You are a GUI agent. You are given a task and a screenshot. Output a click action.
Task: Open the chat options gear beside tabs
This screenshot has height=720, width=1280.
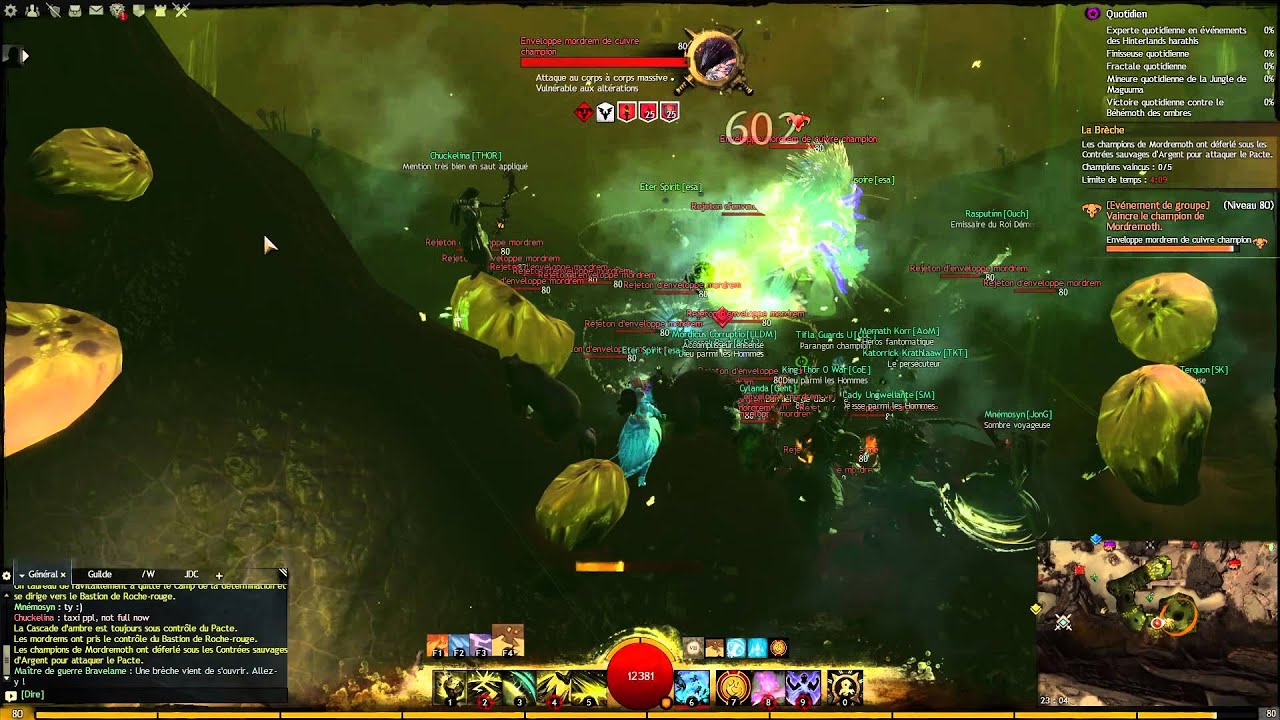coord(7,575)
